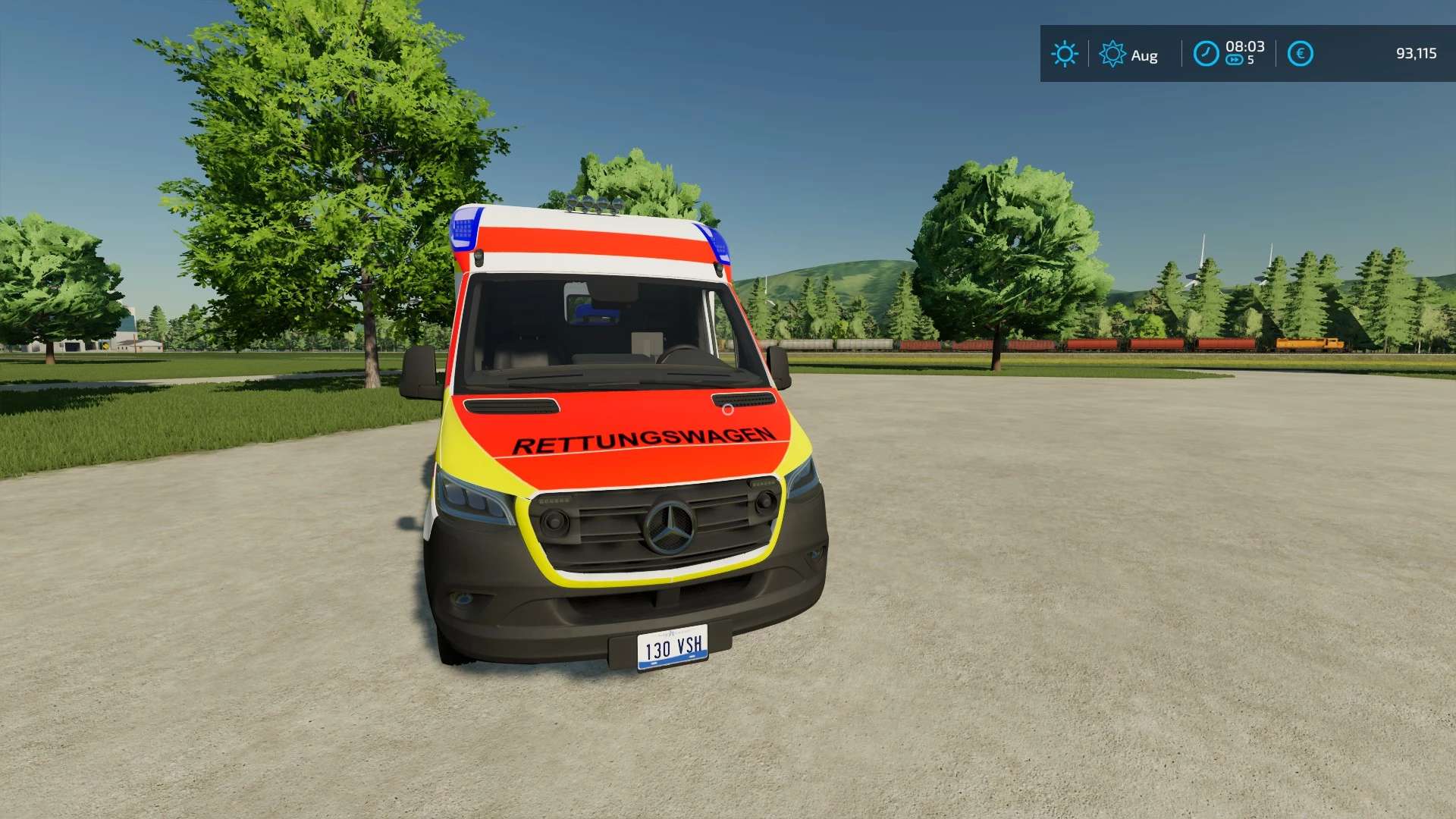Click the game clock icon
Viewport: 1456px width, 819px height.
pos(1206,54)
